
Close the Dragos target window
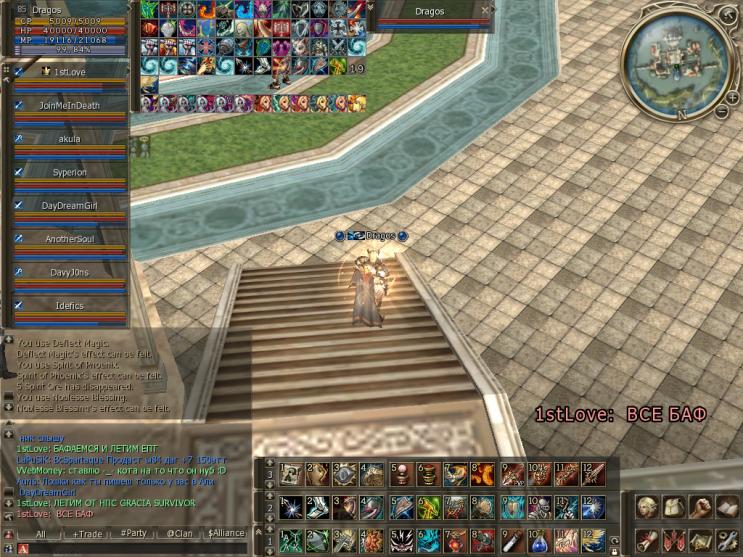[485, 11]
